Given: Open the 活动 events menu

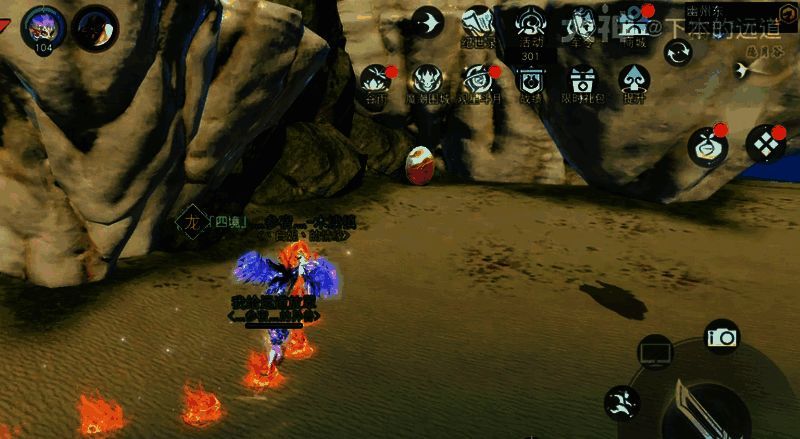Looking at the screenshot, I should click(531, 24).
